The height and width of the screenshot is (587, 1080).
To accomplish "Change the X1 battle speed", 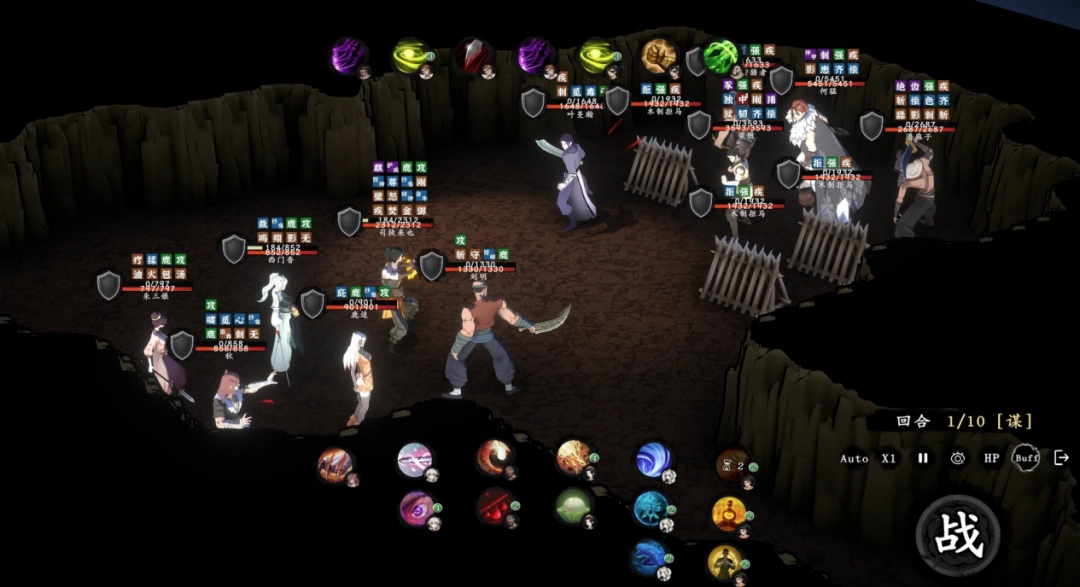I will click(x=889, y=458).
